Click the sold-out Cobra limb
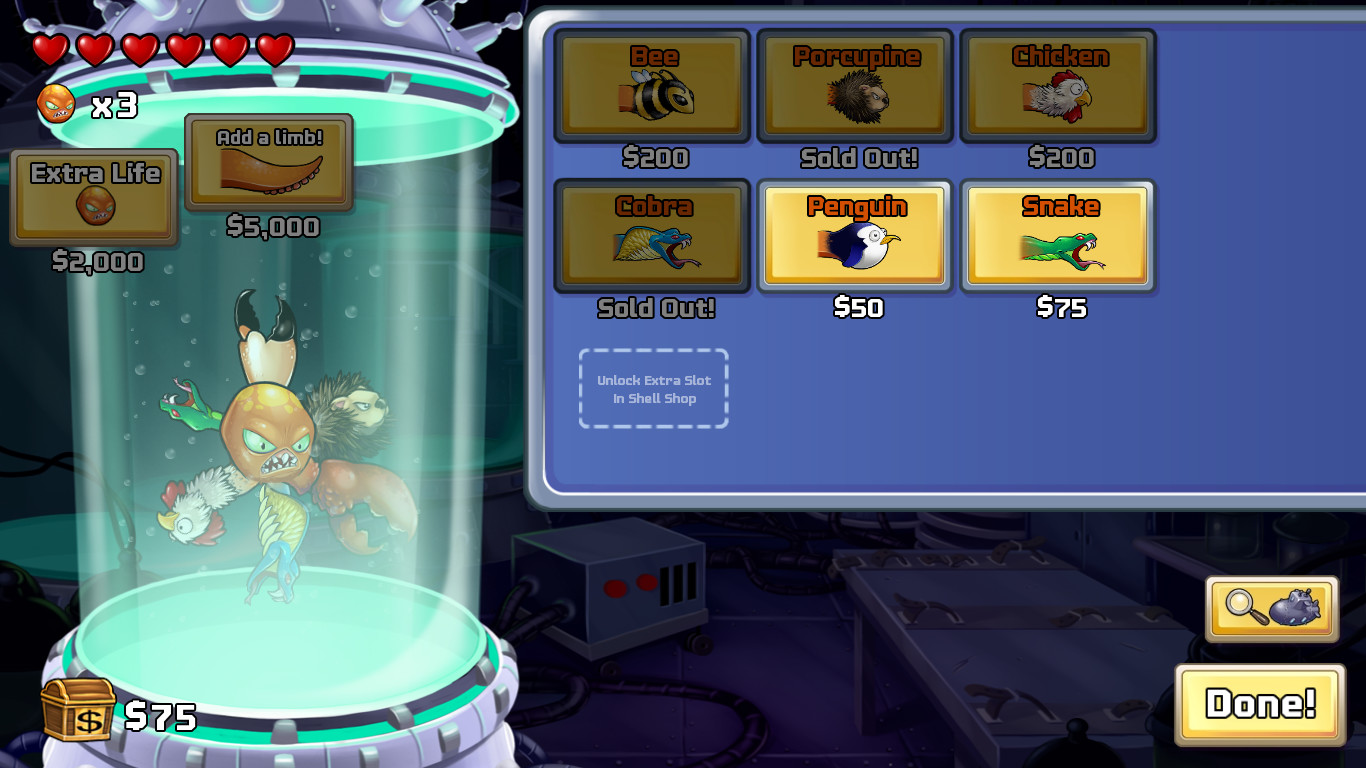The width and height of the screenshot is (1366, 768). tap(653, 236)
